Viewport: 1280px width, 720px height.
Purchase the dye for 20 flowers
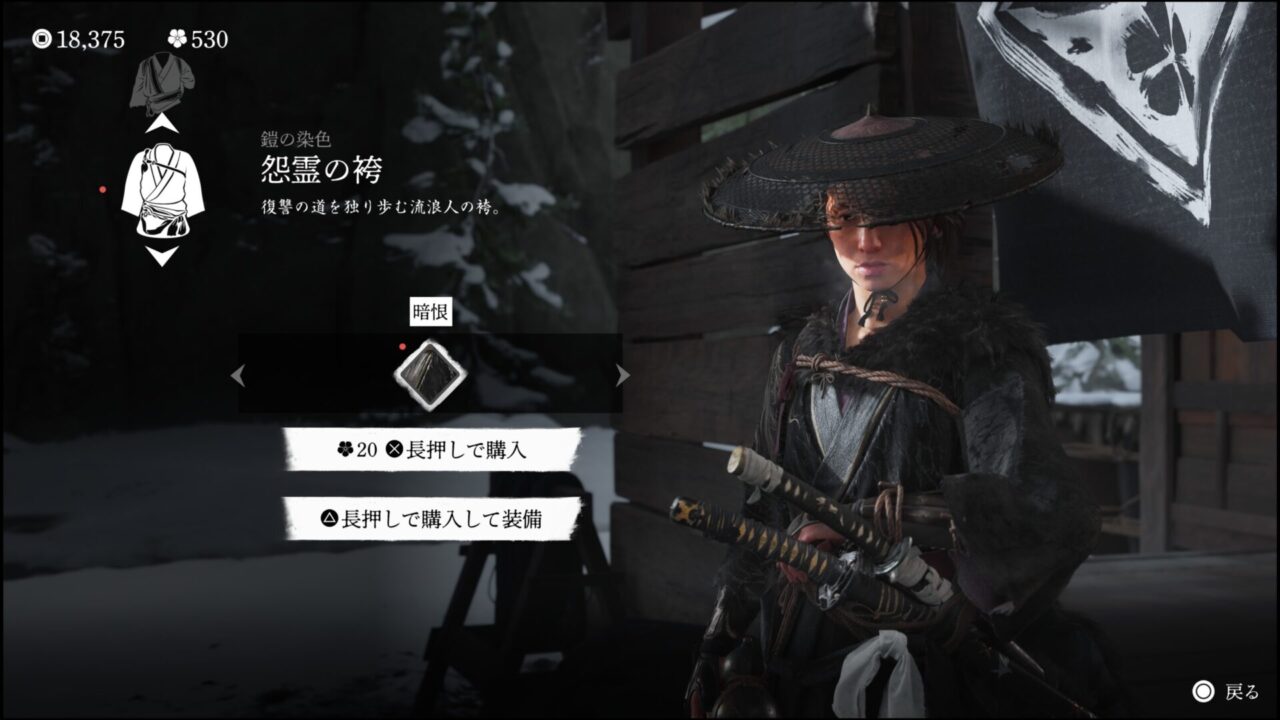pos(432,450)
